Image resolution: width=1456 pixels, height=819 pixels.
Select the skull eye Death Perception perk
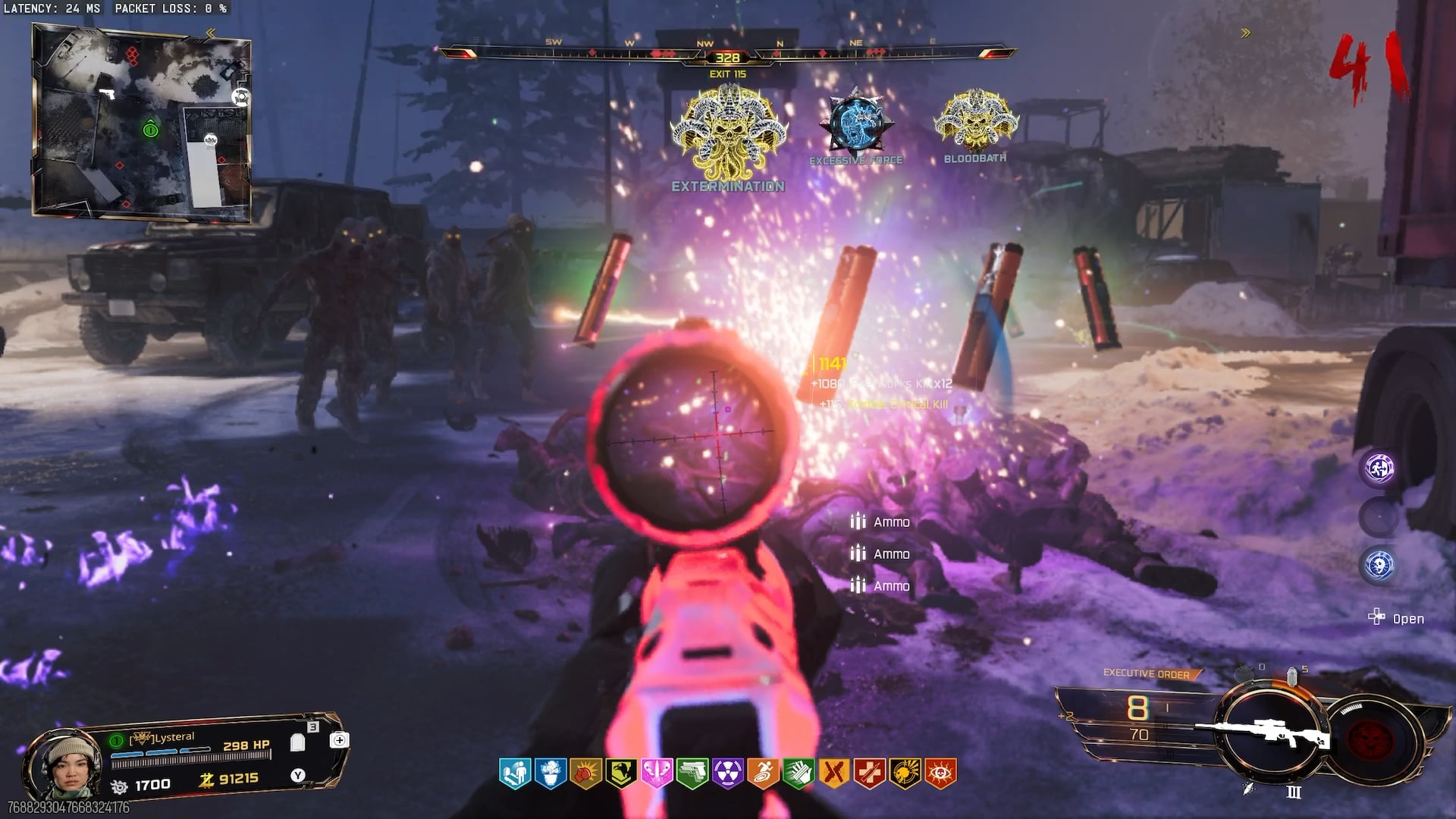[x=940, y=773]
